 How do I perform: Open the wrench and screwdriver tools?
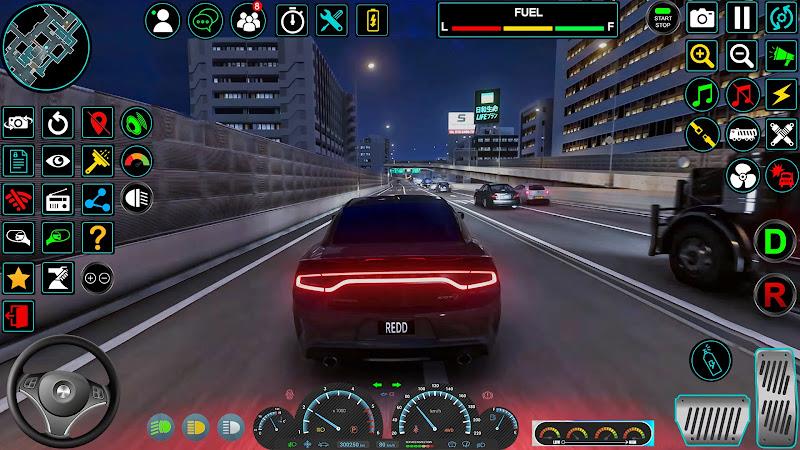click(331, 18)
